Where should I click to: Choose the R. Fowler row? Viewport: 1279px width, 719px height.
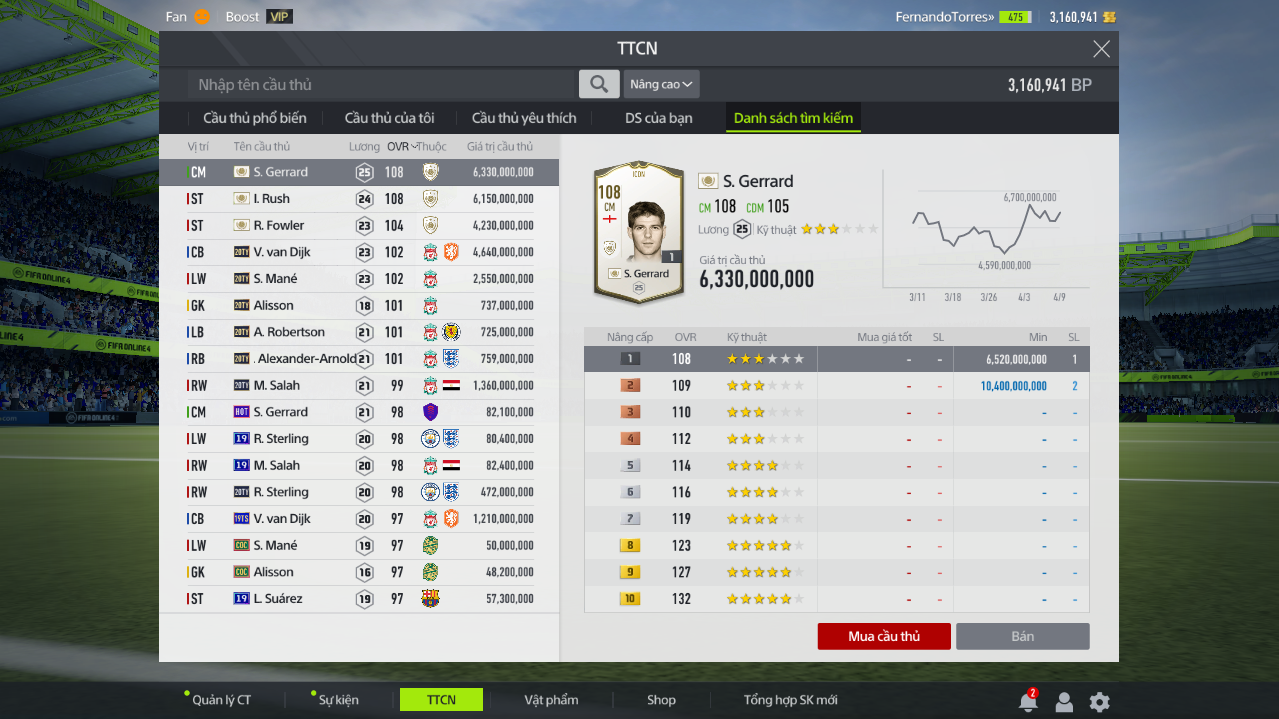[x=360, y=226]
